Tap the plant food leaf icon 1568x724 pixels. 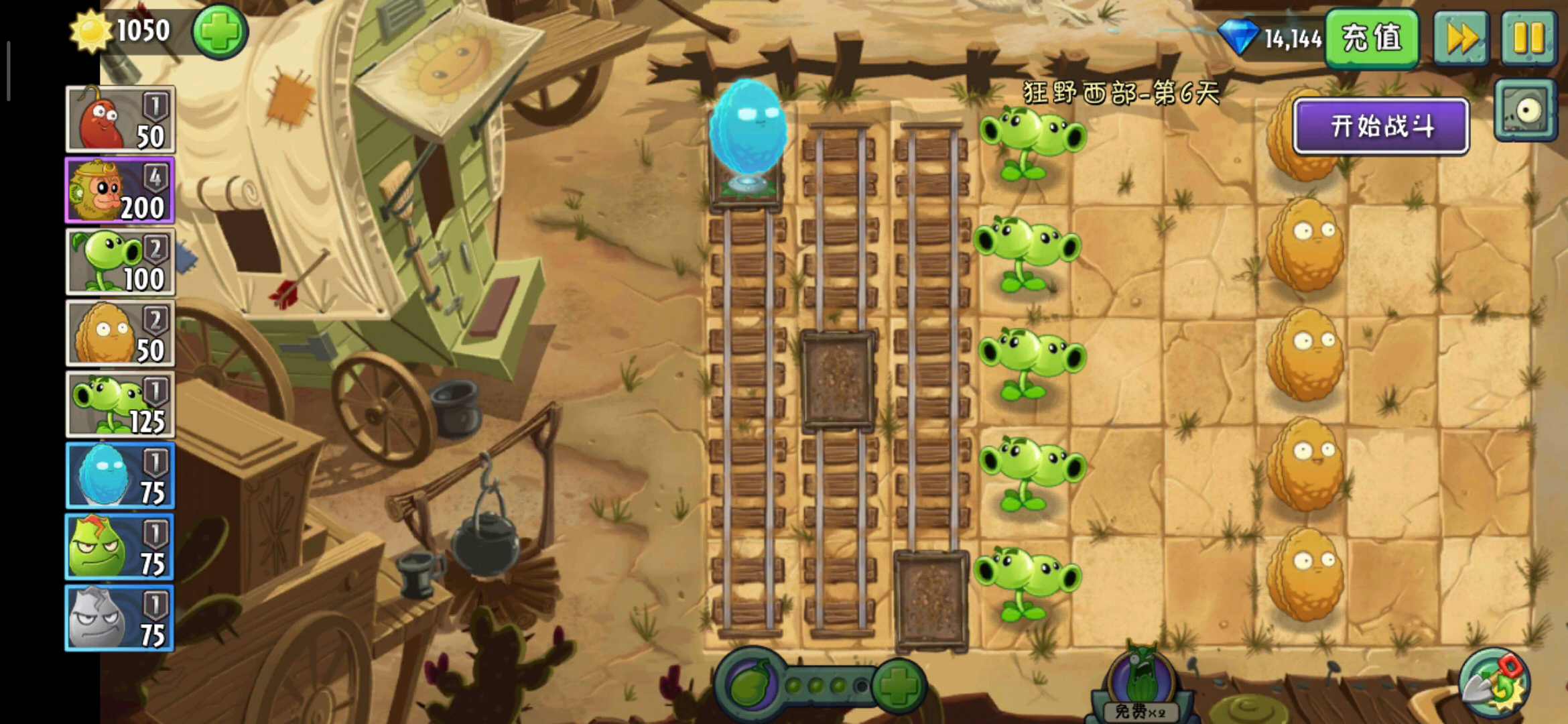(750, 685)
